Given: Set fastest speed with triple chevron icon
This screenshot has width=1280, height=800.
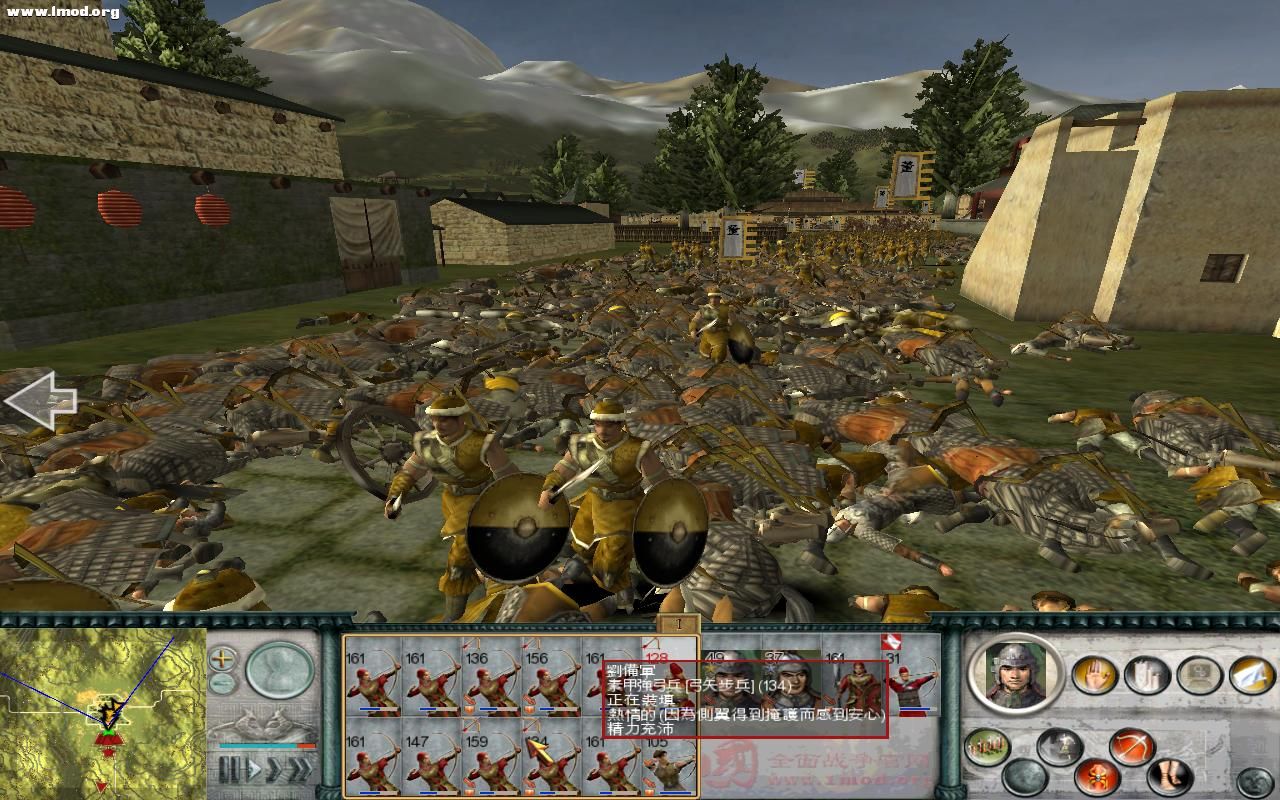Looking at the screenshot, I should [302, 768].
